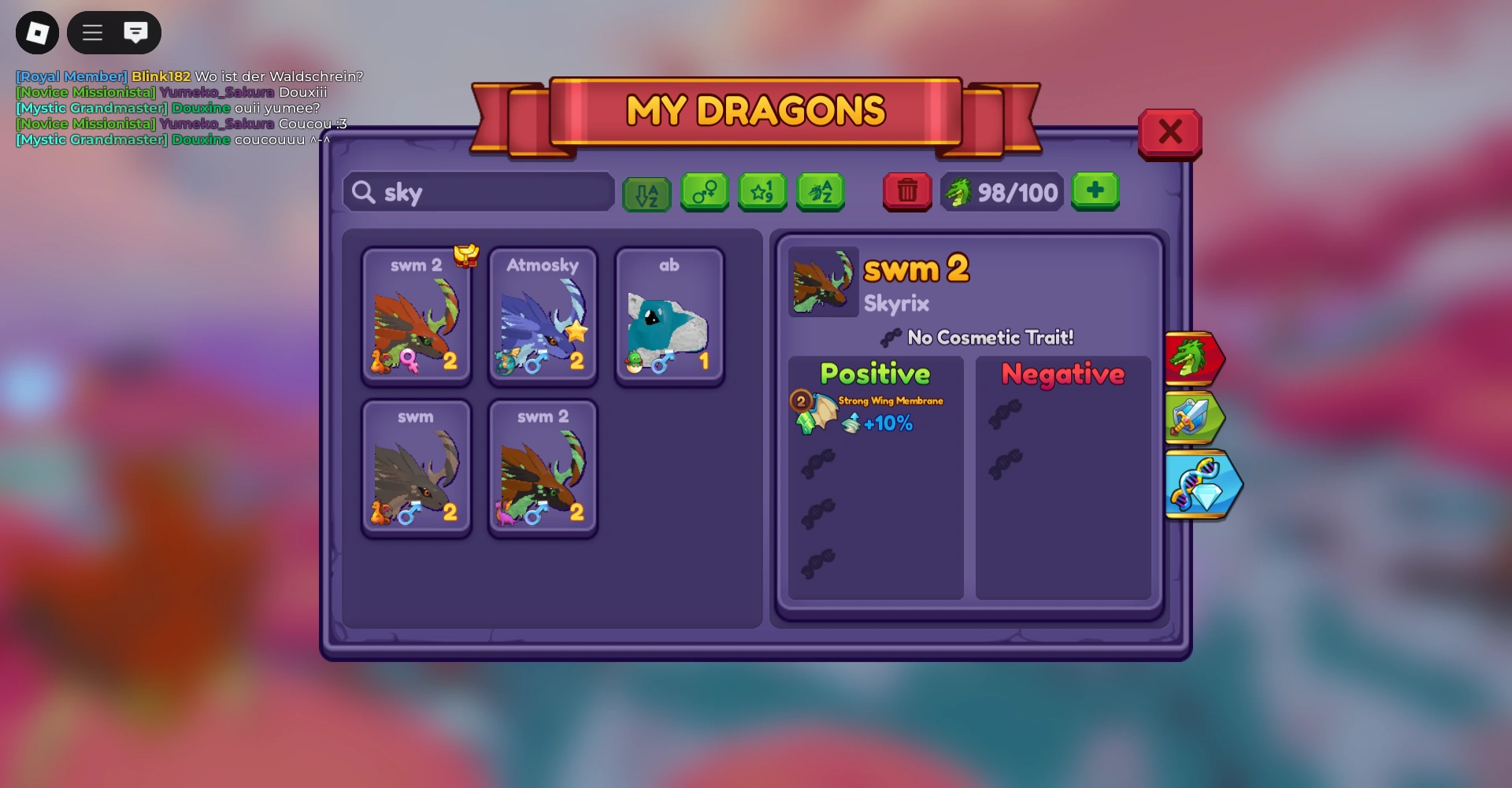Open the chat bubble icon

coord(136,32)
